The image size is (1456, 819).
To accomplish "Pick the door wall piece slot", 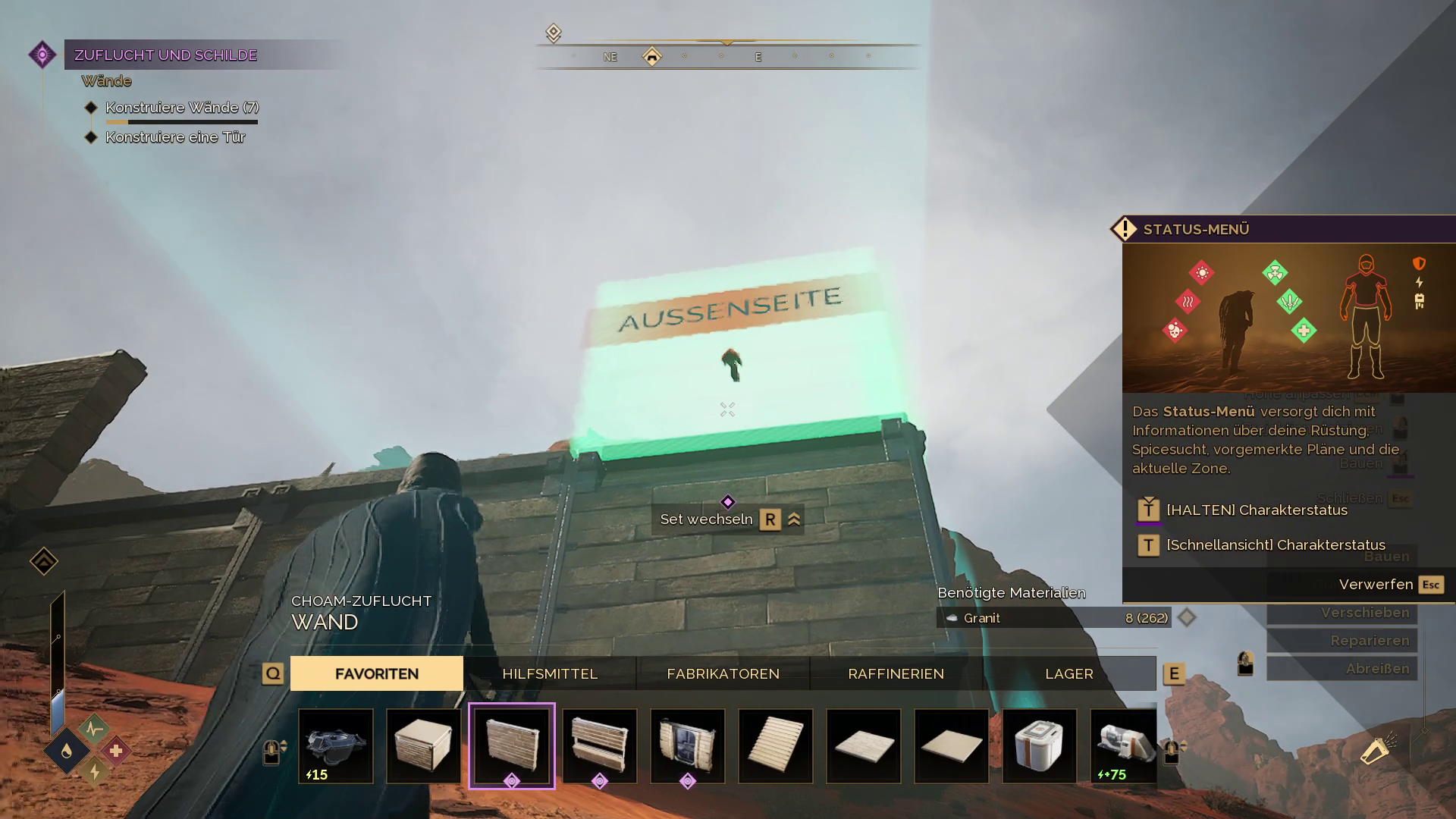I will [688, 745].
